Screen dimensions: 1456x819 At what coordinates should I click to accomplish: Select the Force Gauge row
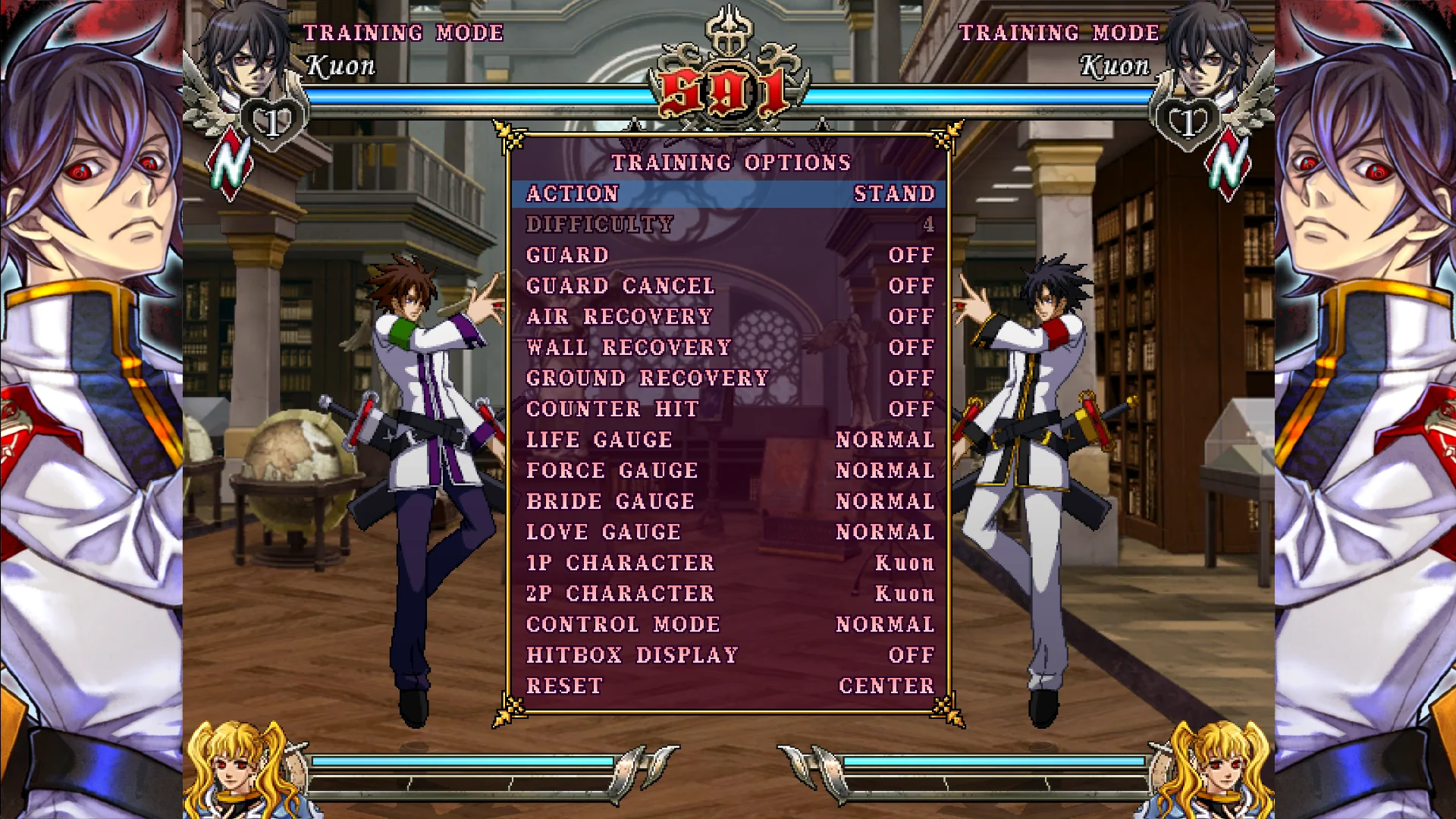(728, 470)
